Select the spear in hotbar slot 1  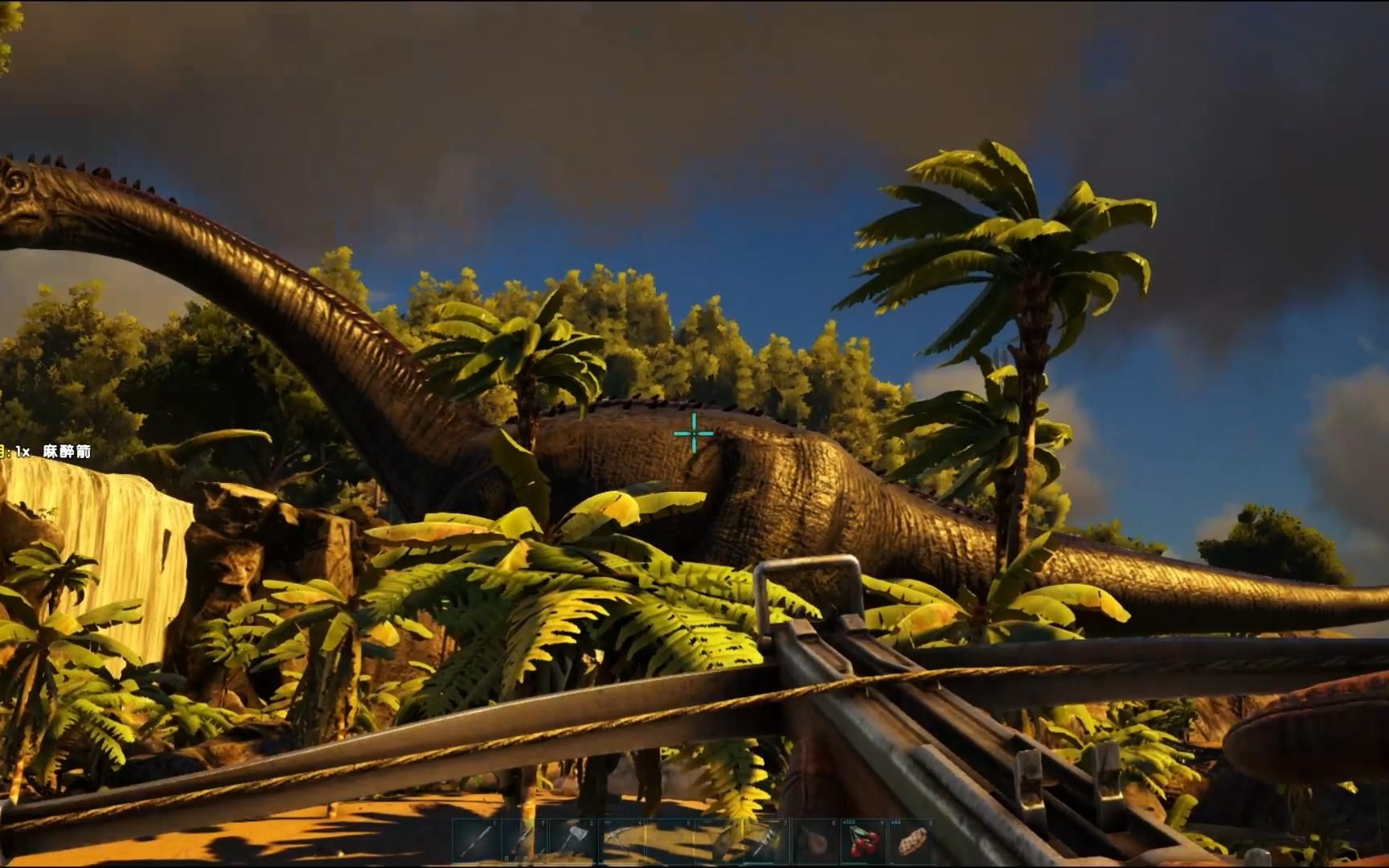[x=476, y=841]
